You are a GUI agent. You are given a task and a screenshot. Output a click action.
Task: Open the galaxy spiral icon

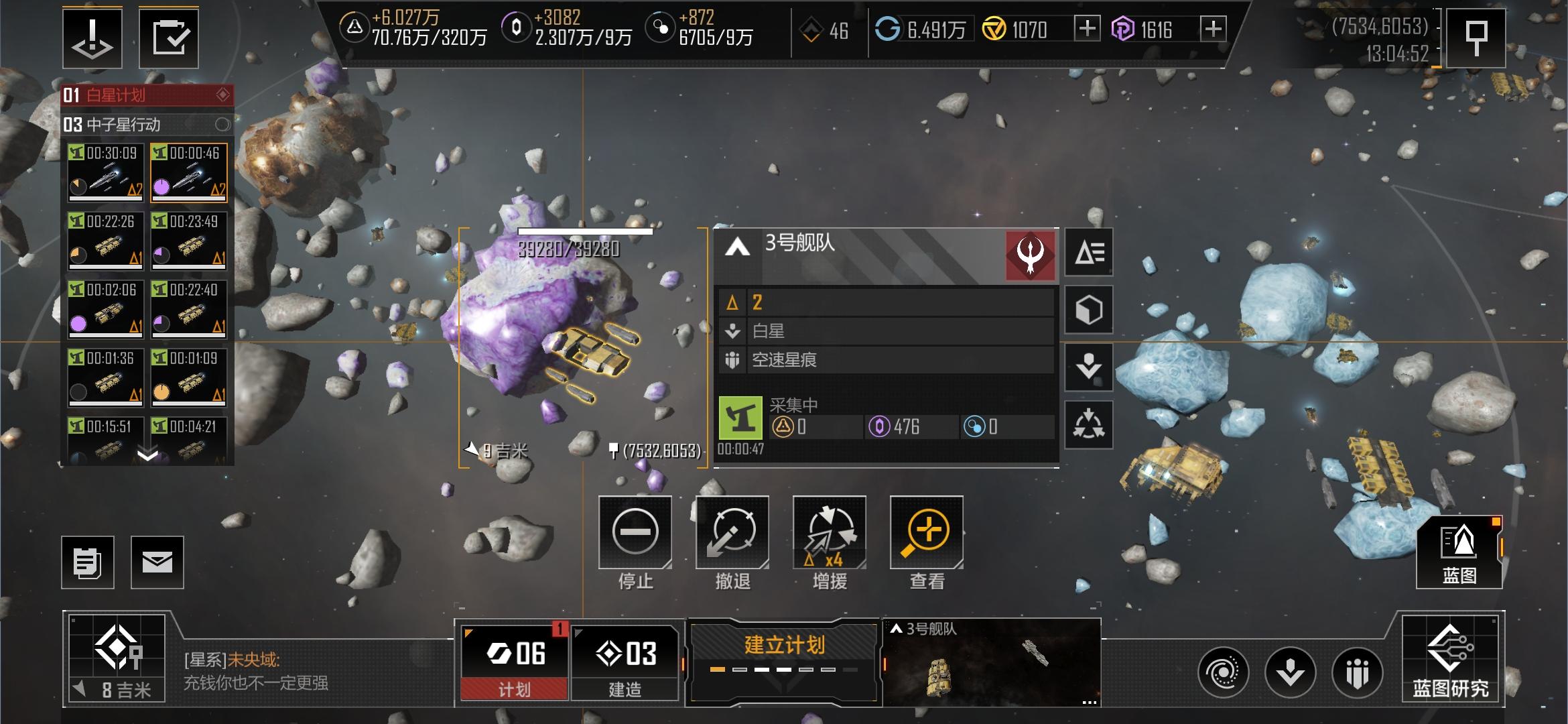[1223, 672]
